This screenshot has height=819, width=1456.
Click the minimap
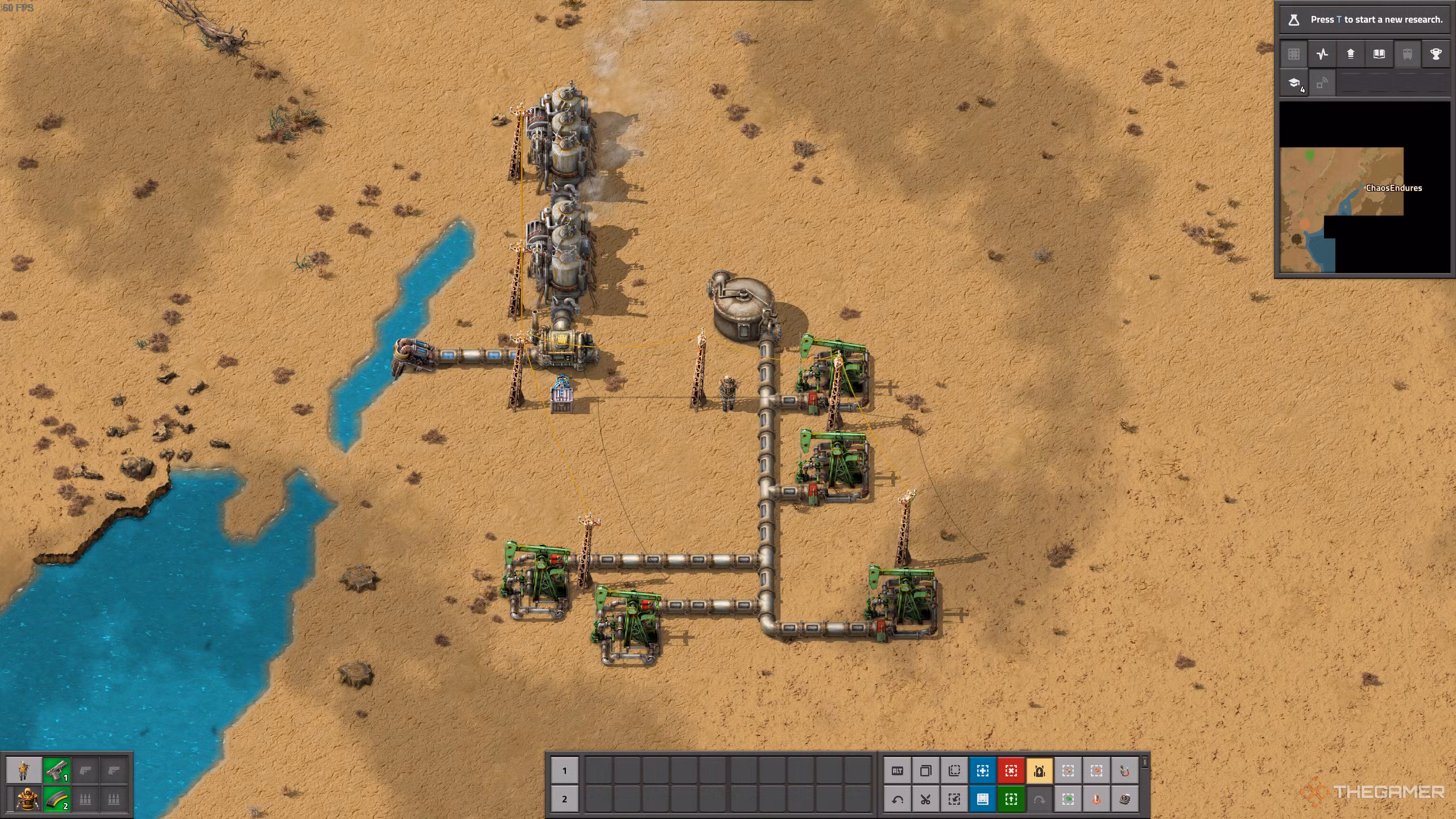[x=1364, y=188]
